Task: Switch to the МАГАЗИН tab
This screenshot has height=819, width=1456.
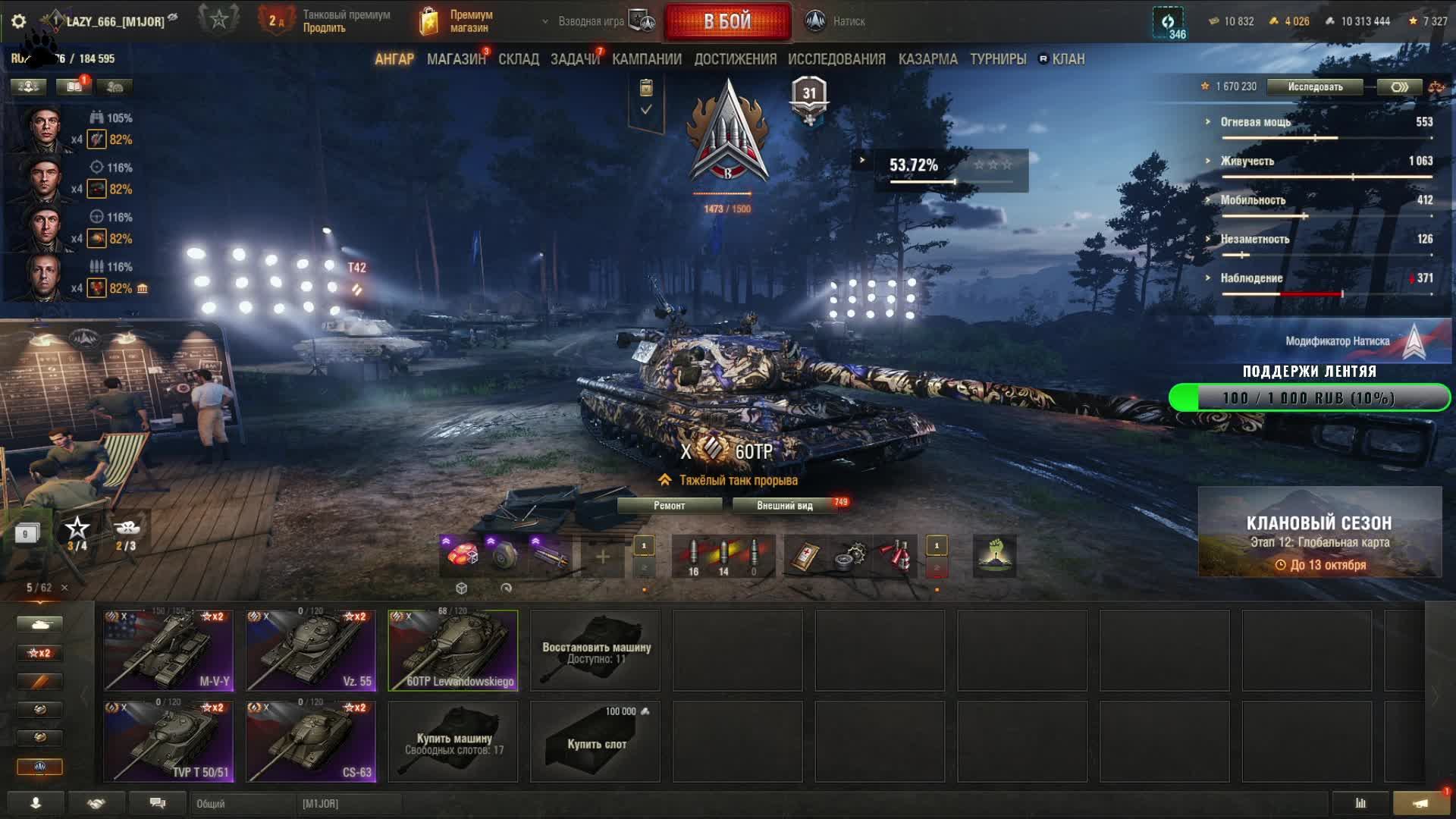Action: (456, 59)
